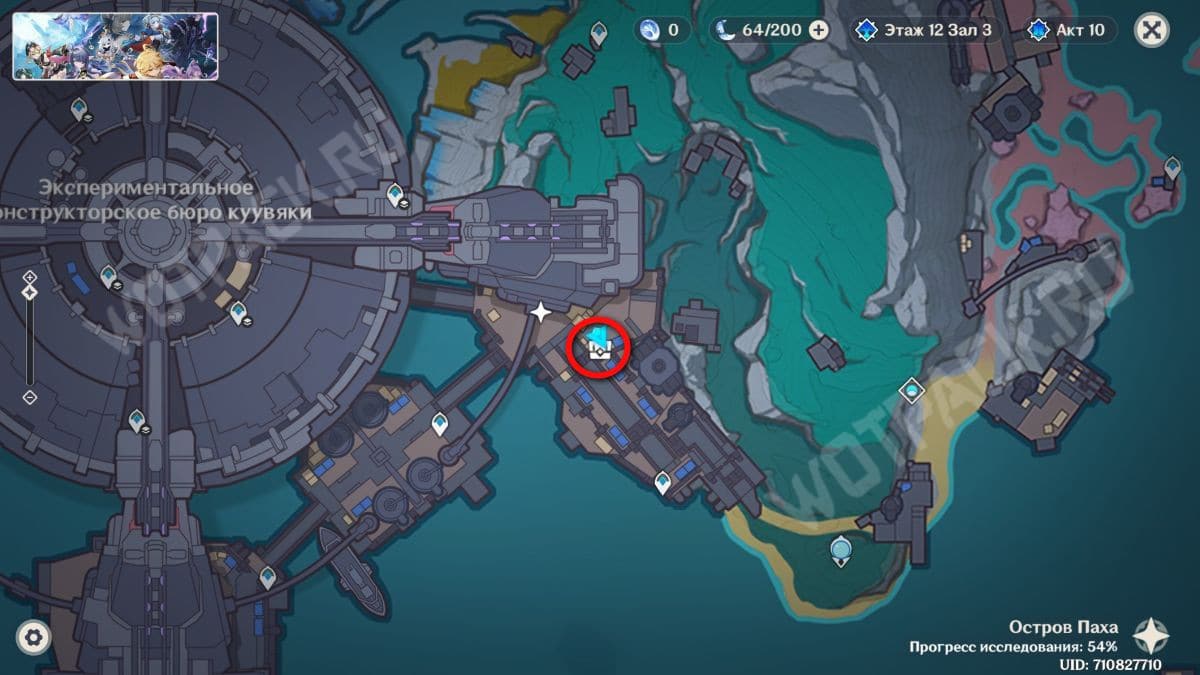
Task: Close the map with the X button
Action: coord(1152,30)
